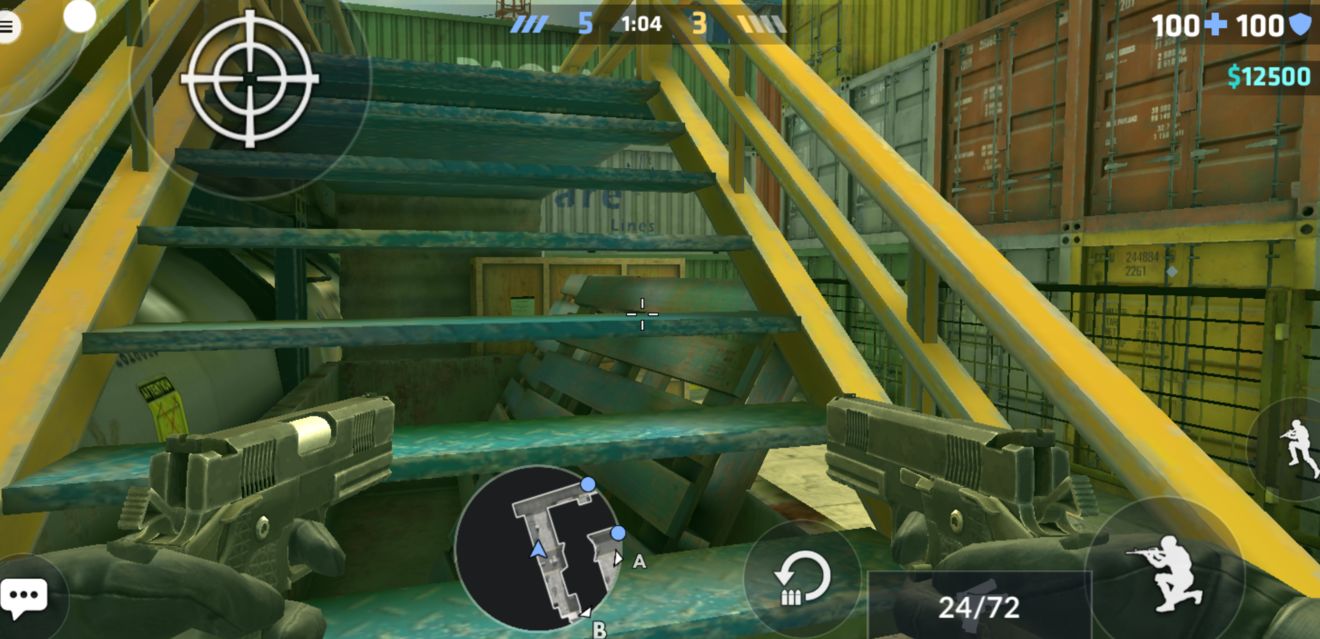Image resolution: width=1320 pixels, height=639 pixels.
Task: Switch weapon via the 24/72 ammo panel
Action: pyautogui.click(x=977, y=605)
